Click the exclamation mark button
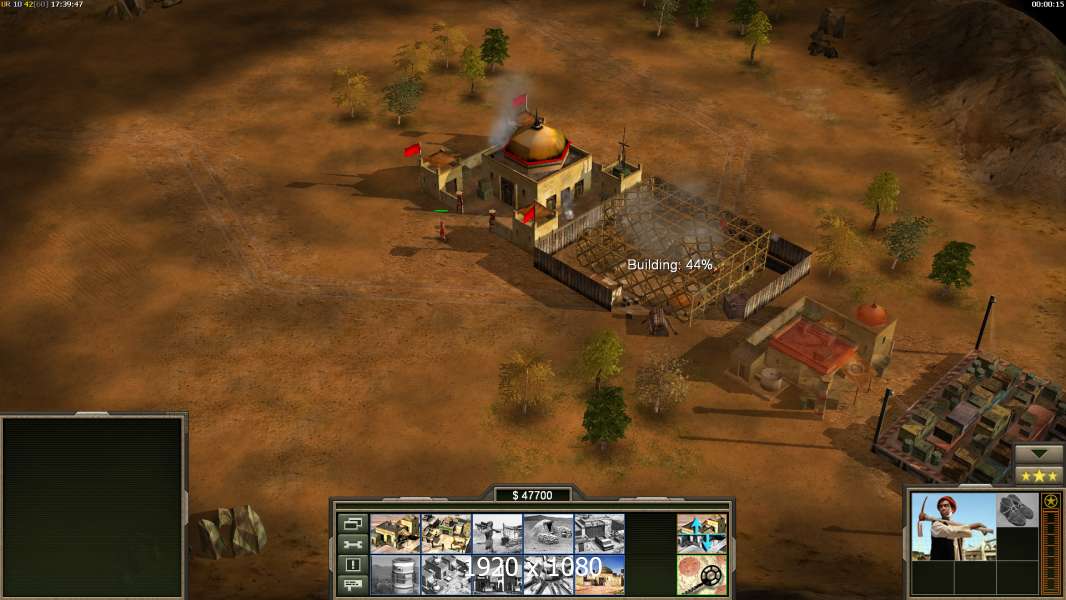 coord(352,564)
